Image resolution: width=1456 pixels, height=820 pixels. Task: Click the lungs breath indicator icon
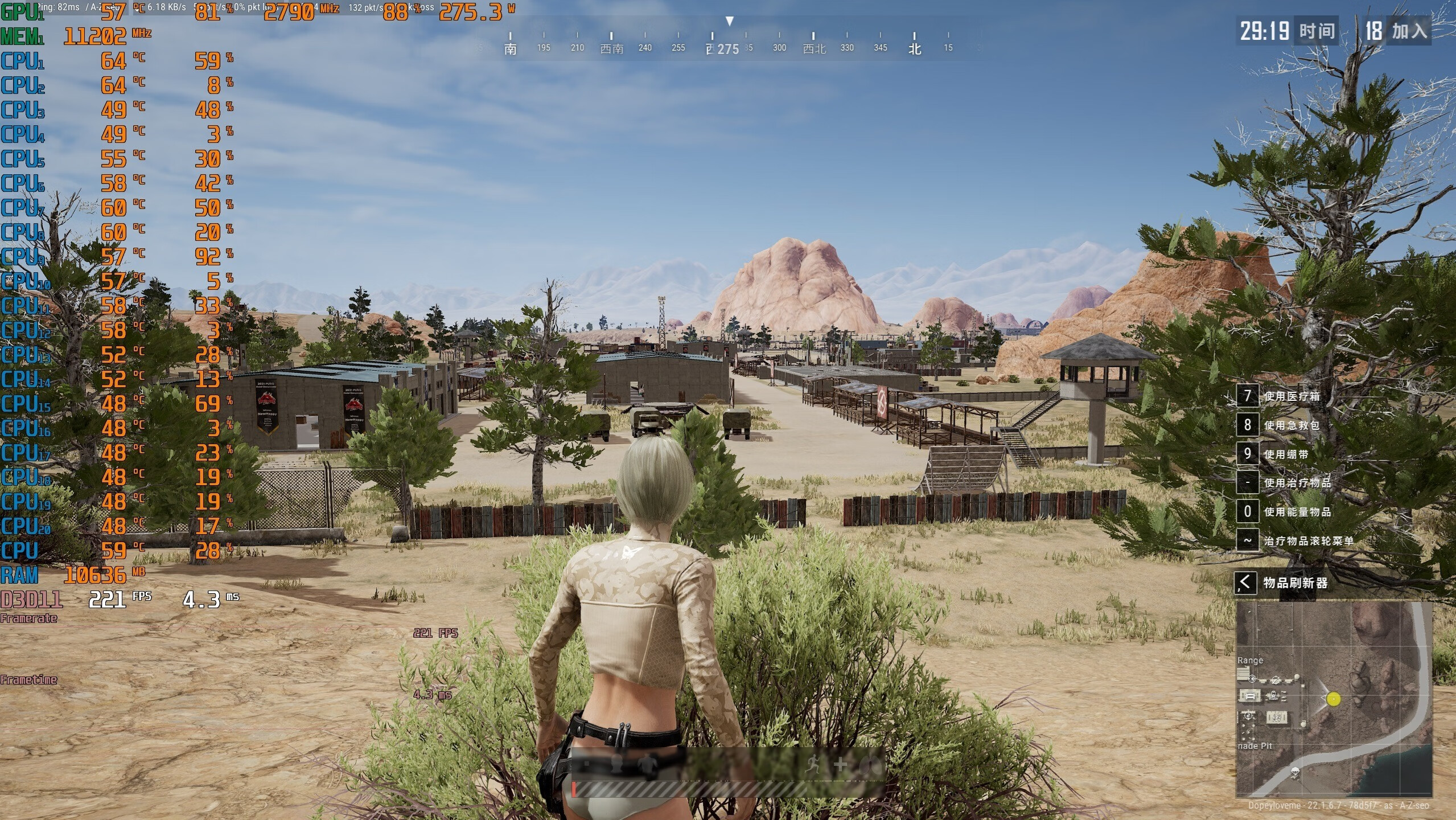coord(870,765)
